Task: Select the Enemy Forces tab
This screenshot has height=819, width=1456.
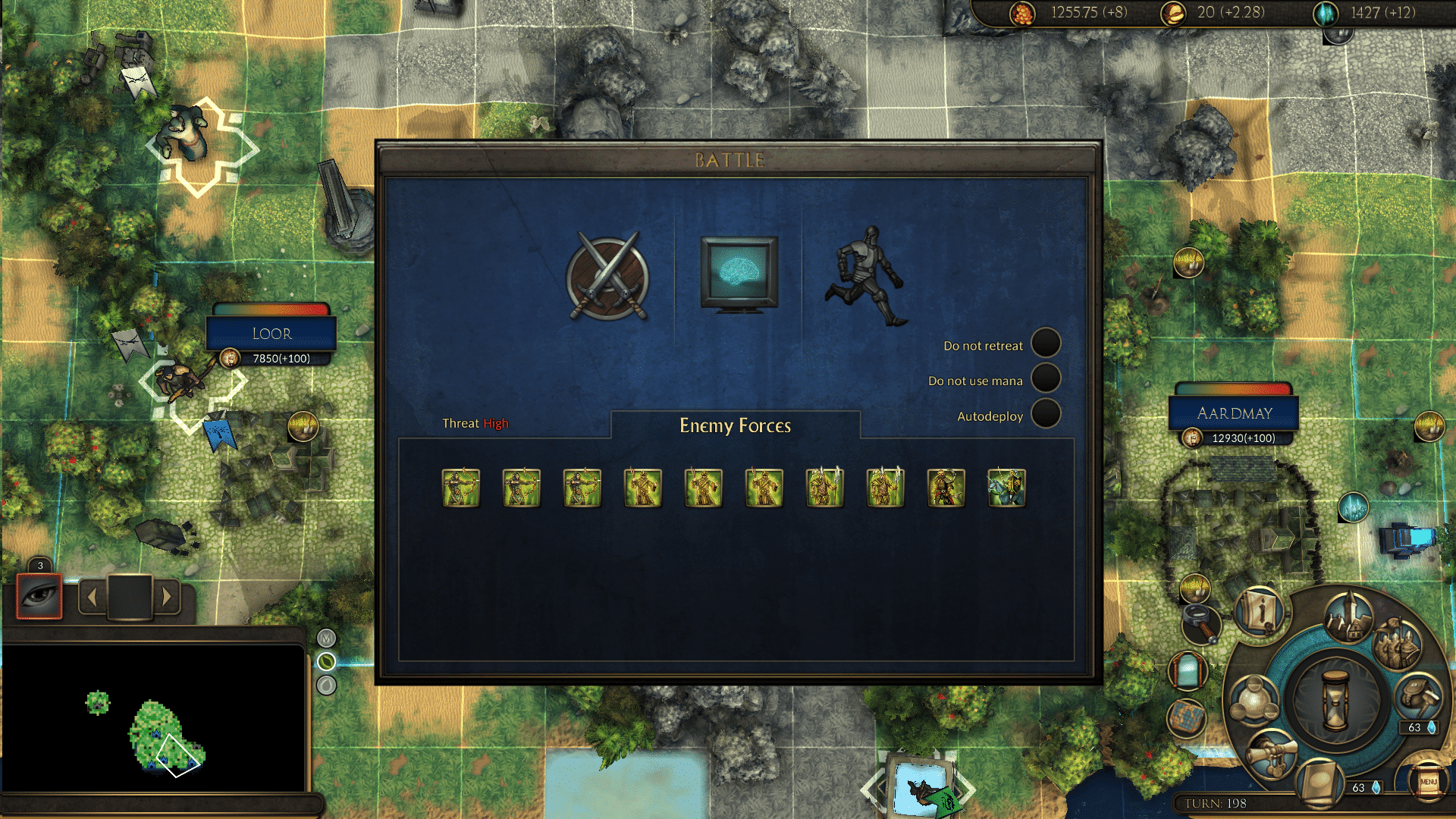Action: (x=735, y=425)
